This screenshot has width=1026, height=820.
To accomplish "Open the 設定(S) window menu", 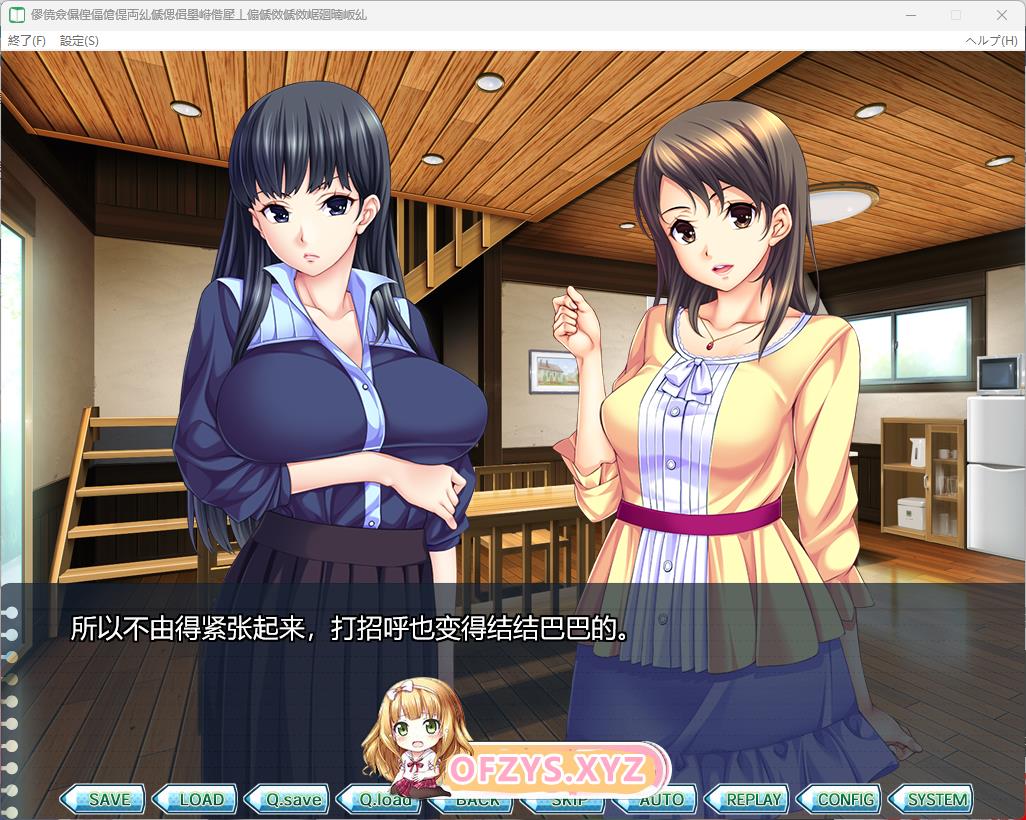I will click(79, 41).
